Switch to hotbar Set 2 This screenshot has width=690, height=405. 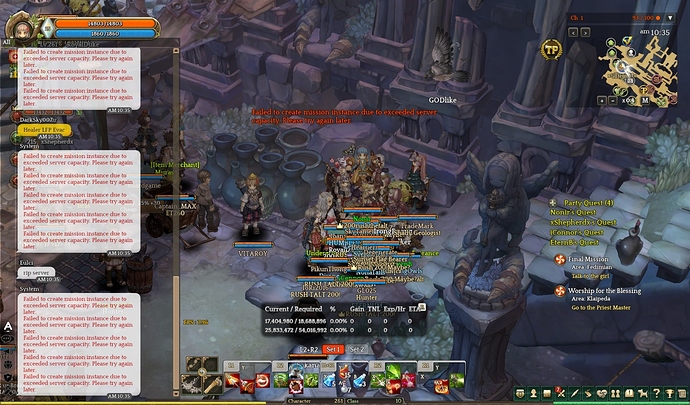click(x=358, y=349)
